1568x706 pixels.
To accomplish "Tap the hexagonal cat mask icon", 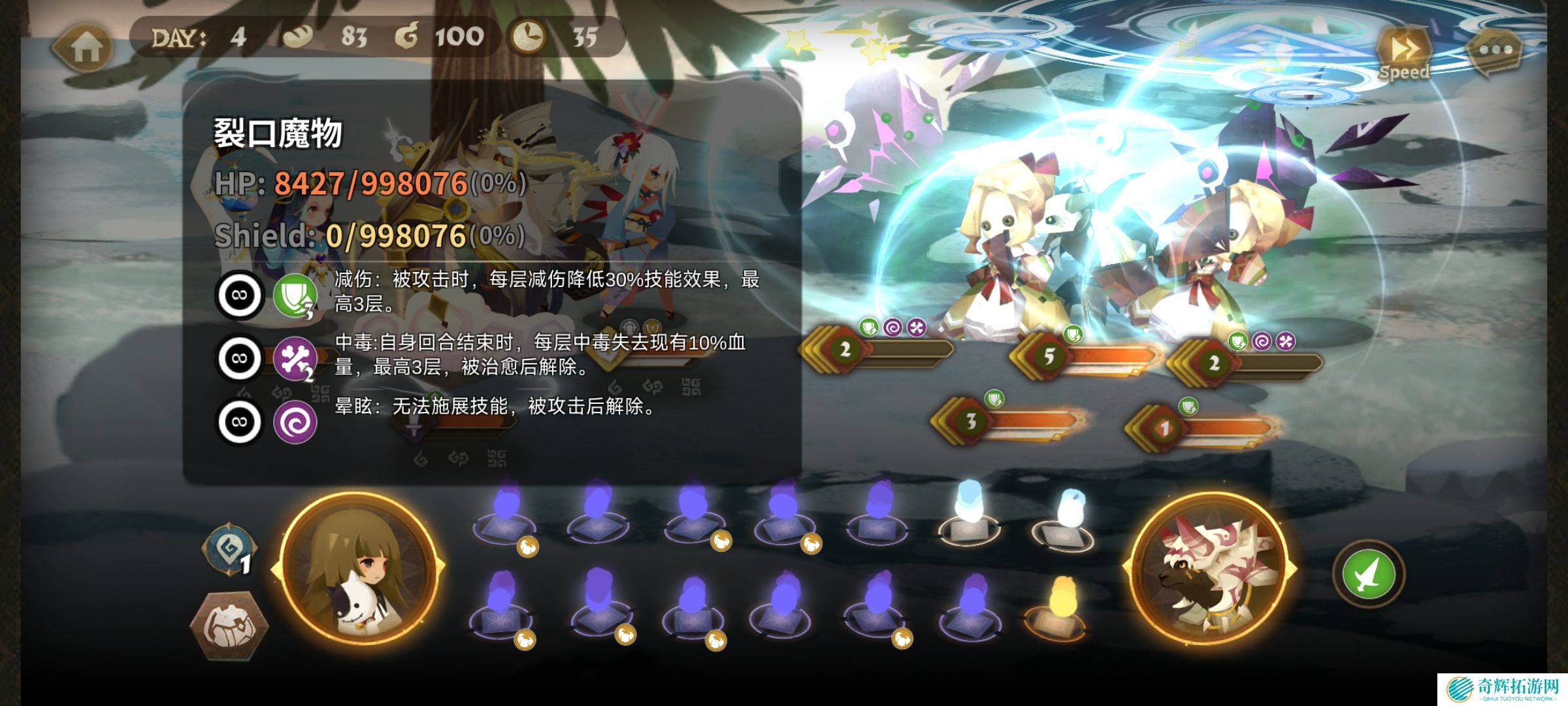I will [x=229, y=625].
